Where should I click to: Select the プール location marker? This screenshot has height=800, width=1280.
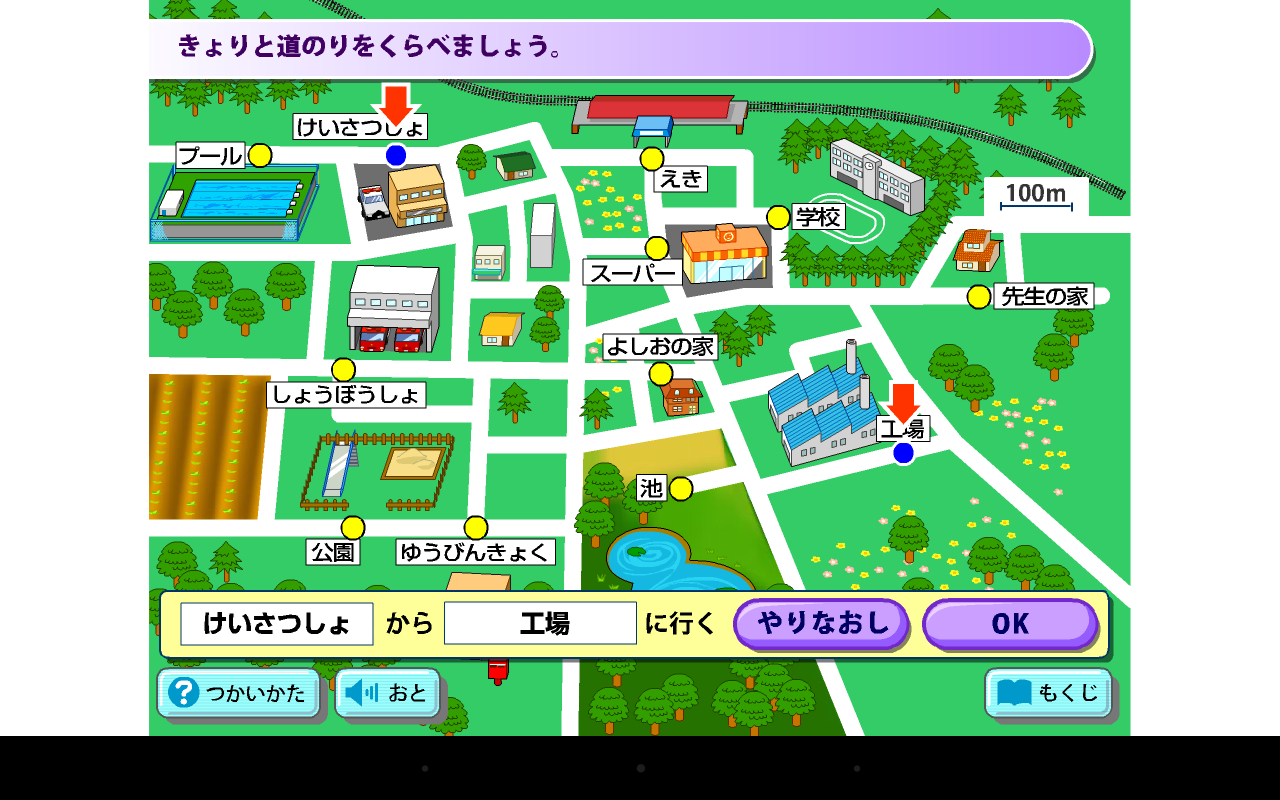(x=260, y=155)
